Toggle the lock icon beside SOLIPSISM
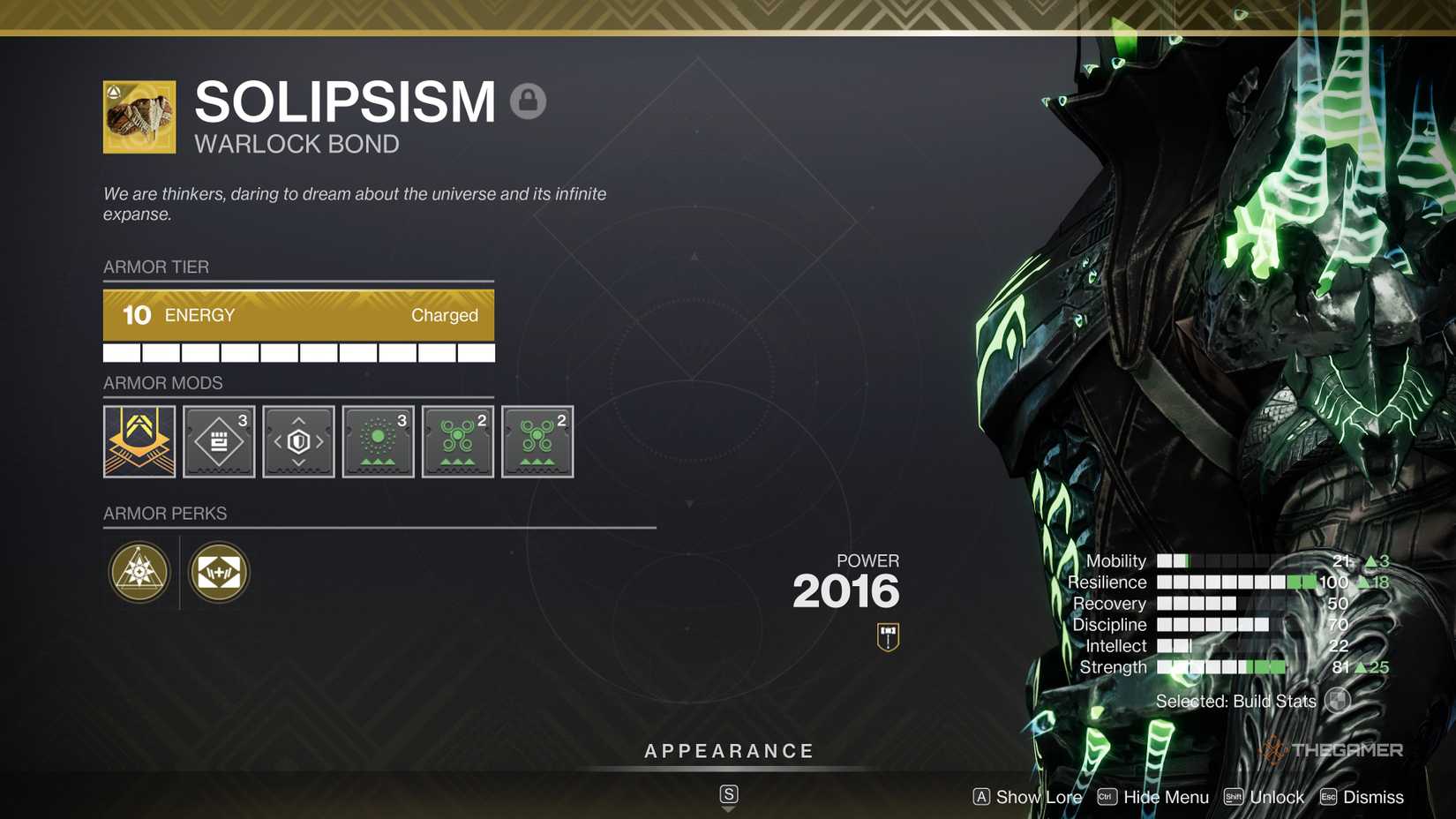Screen dimensions: 1456x819 [x=529, y=101]
